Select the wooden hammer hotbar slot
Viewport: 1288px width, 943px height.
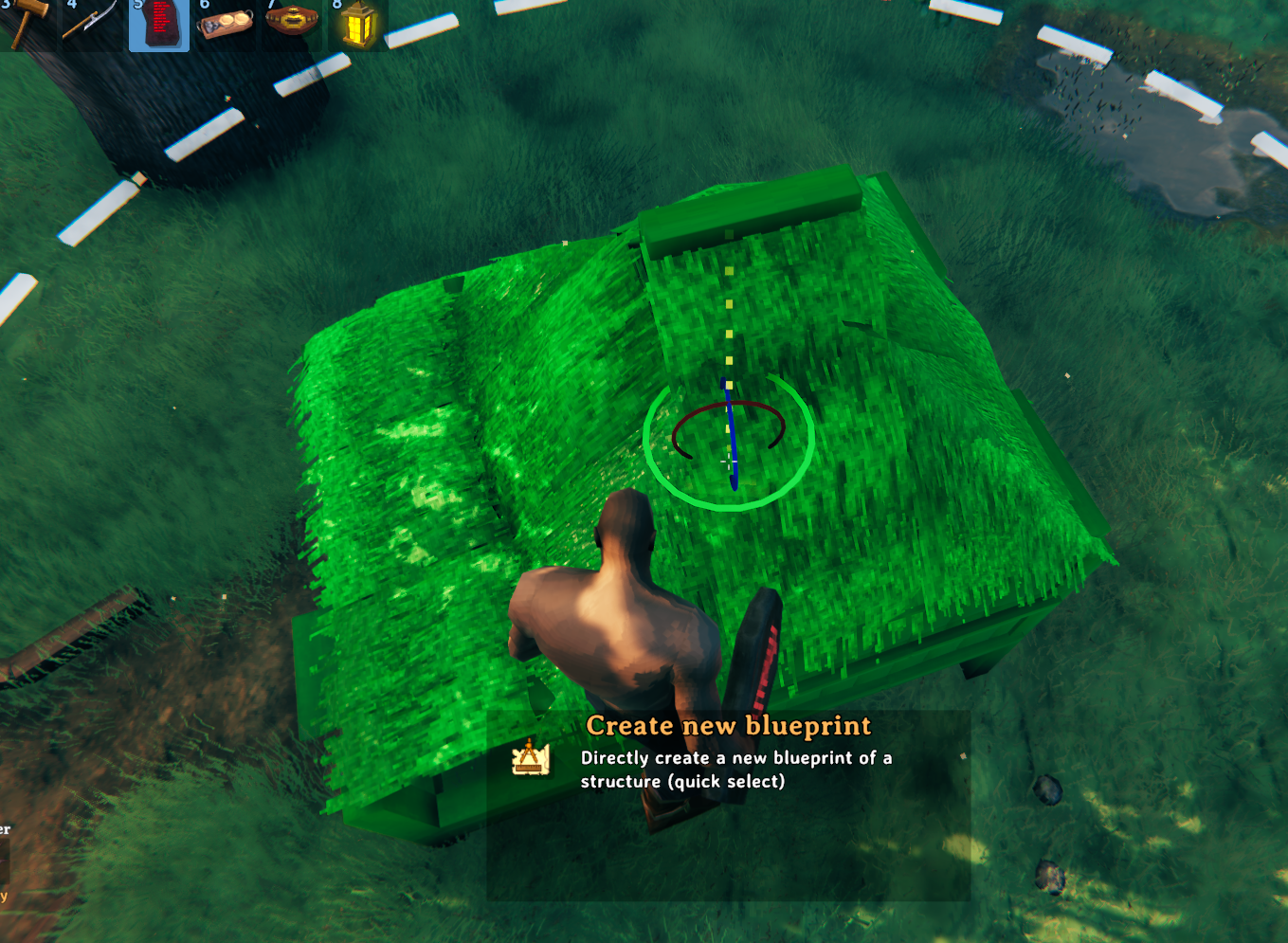point(25,21)
